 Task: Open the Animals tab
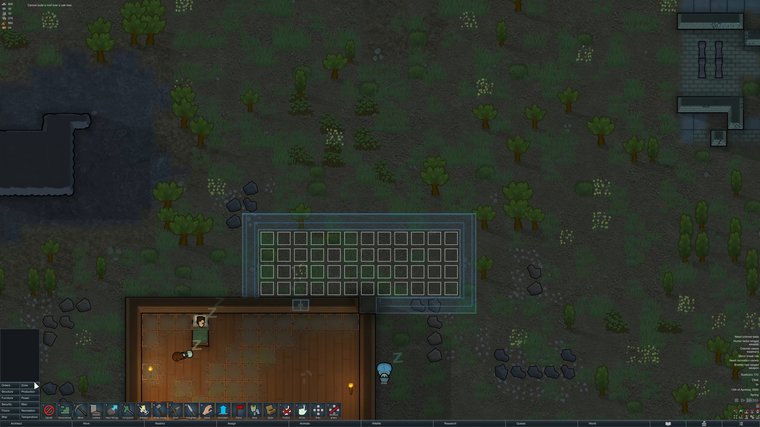click(302, 423)
